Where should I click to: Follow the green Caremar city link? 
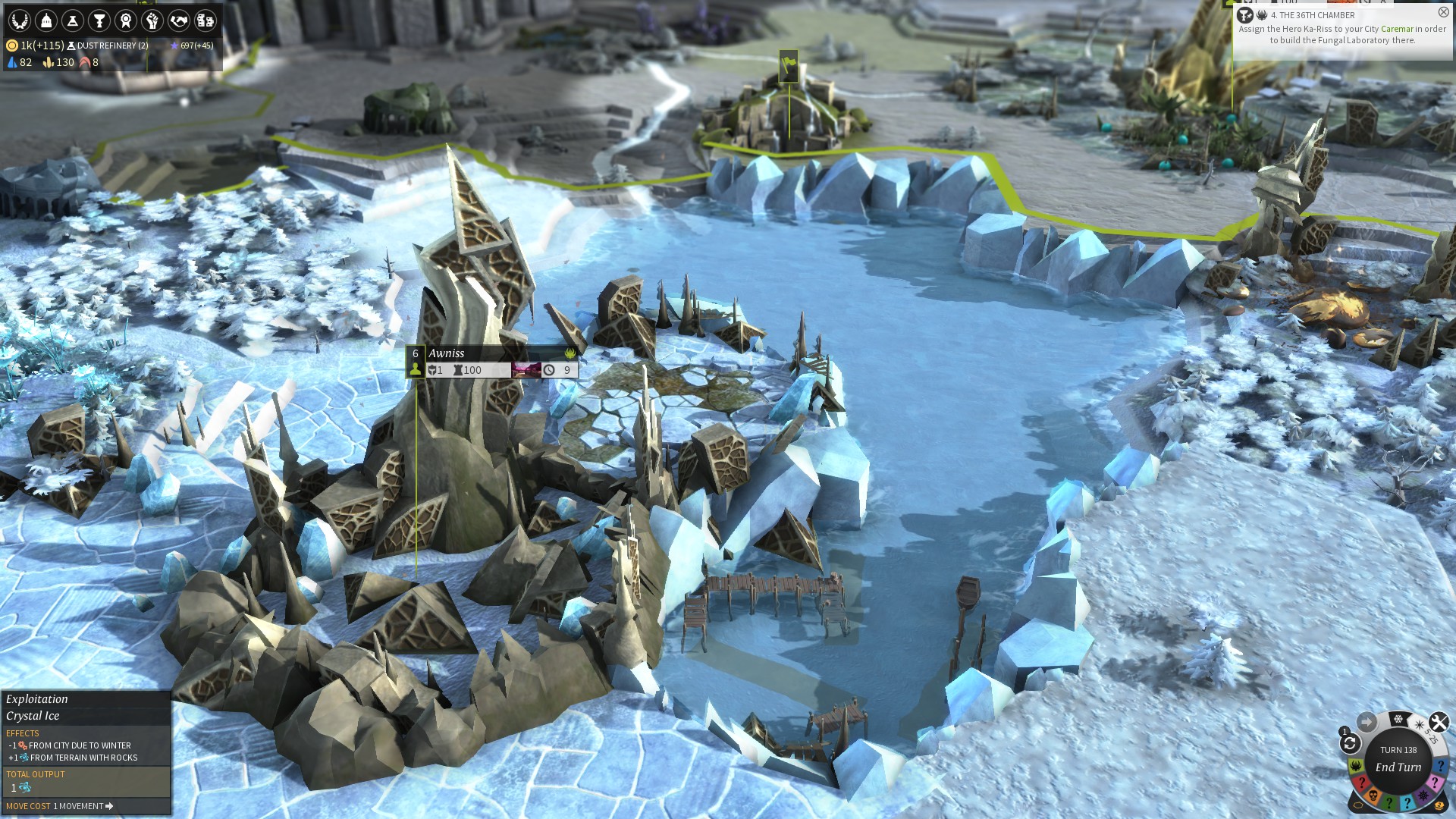(1397, 29)
